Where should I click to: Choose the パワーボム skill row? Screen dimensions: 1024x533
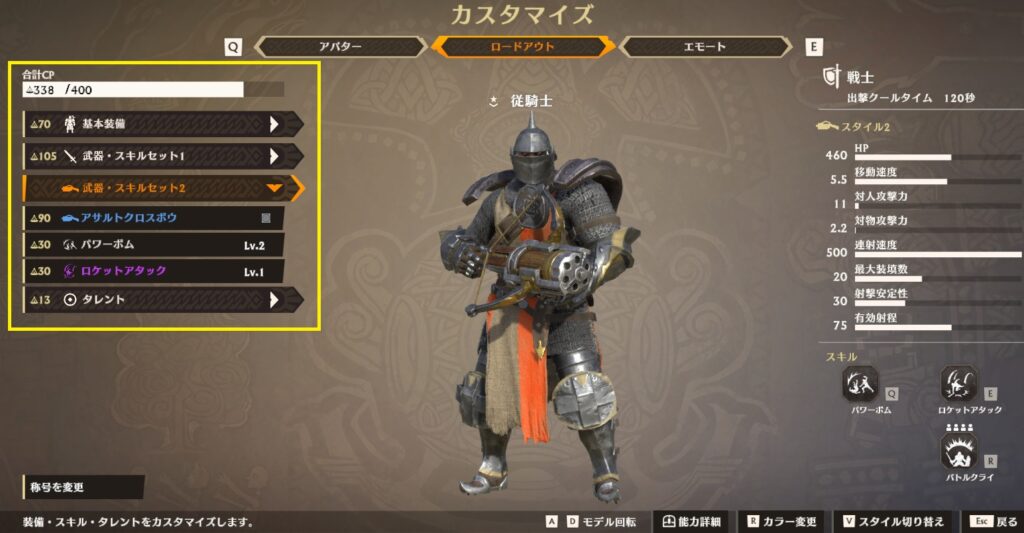pyautogui.click(x=153, y=245)
